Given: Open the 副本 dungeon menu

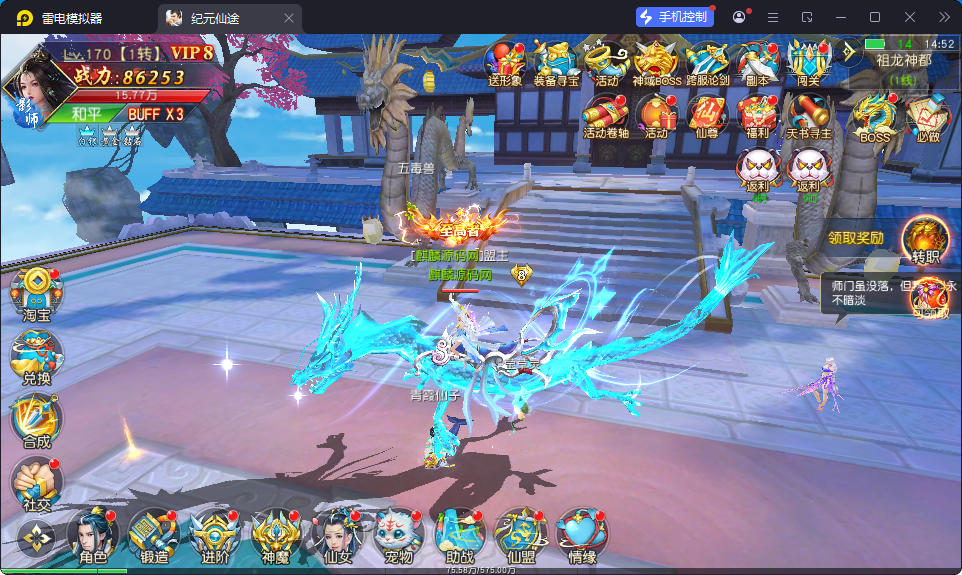Looking at the screenshot, I should pyautogui.click(x=757, y=62).
